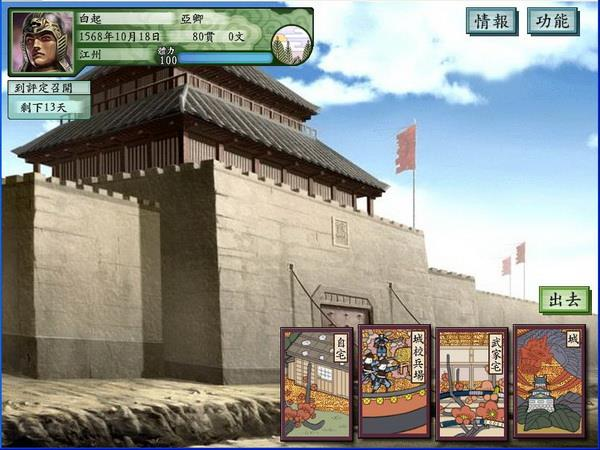Open the 情報 (Information) menu
Screen dimensions: 600x450
pyautogui.click(x=492, y=21)
